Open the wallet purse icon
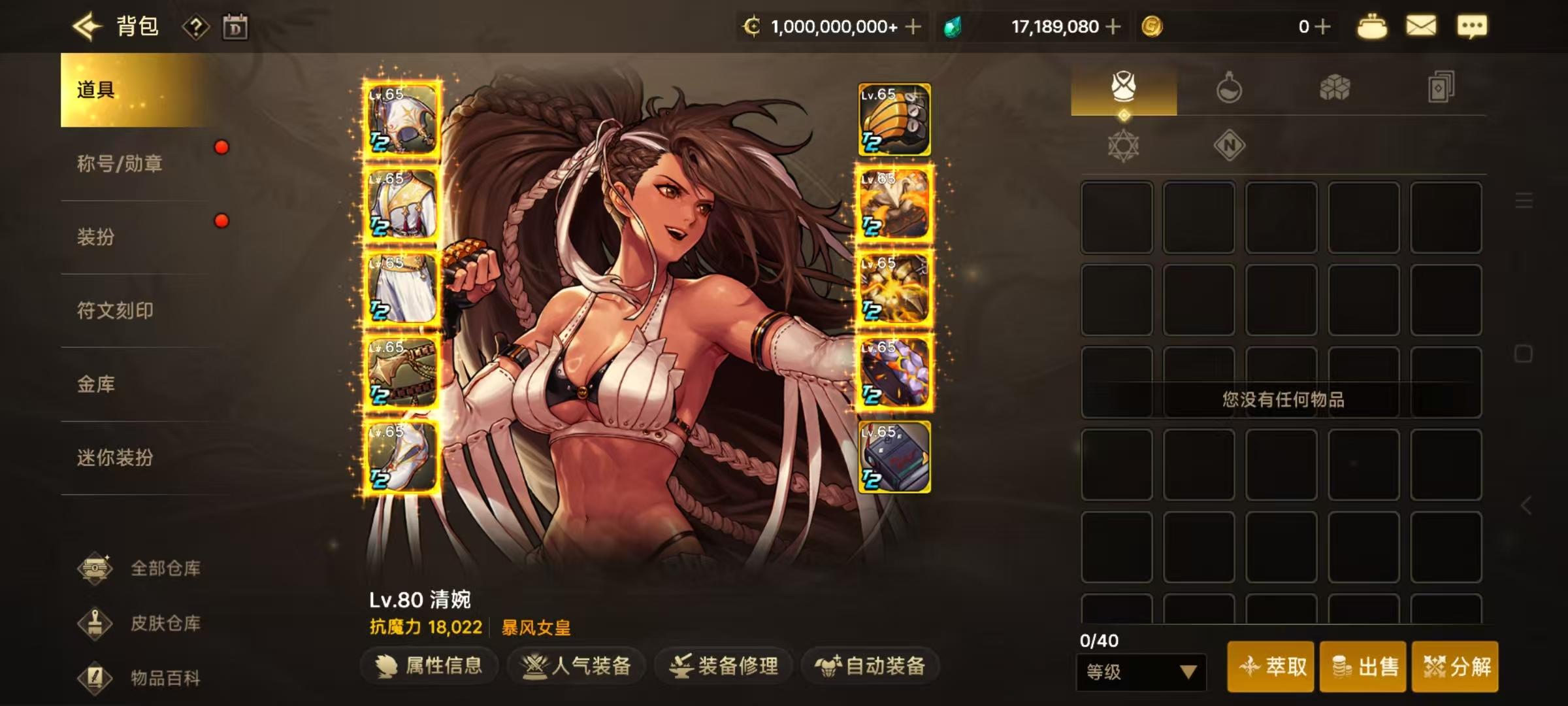 1372,26
